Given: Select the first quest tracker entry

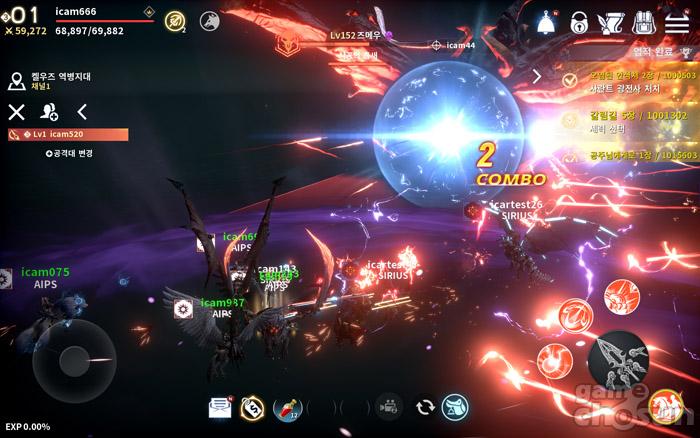Looking at the screenshot, I should coord(625,82).
